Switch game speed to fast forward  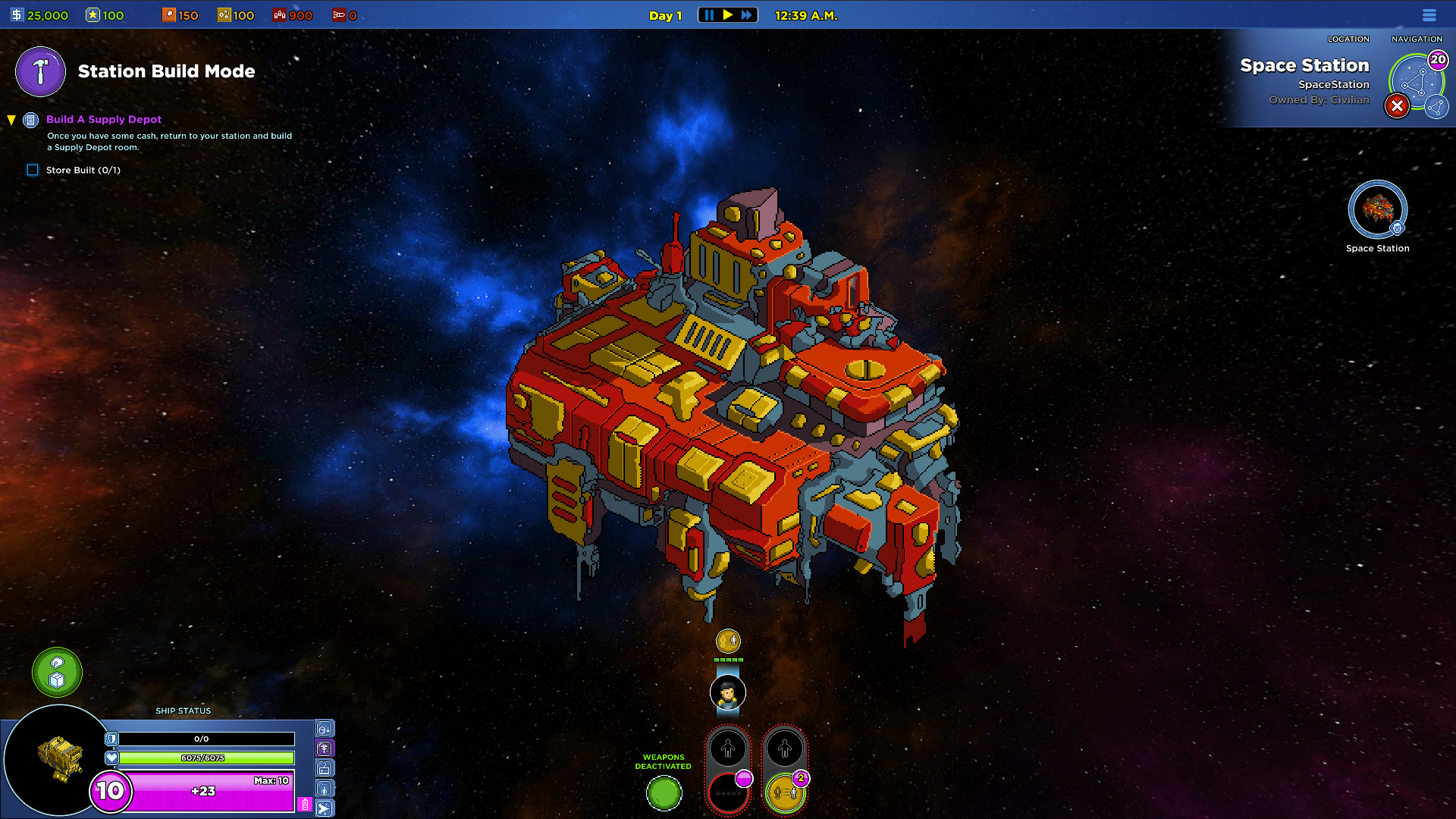click(x=747, y=15)
